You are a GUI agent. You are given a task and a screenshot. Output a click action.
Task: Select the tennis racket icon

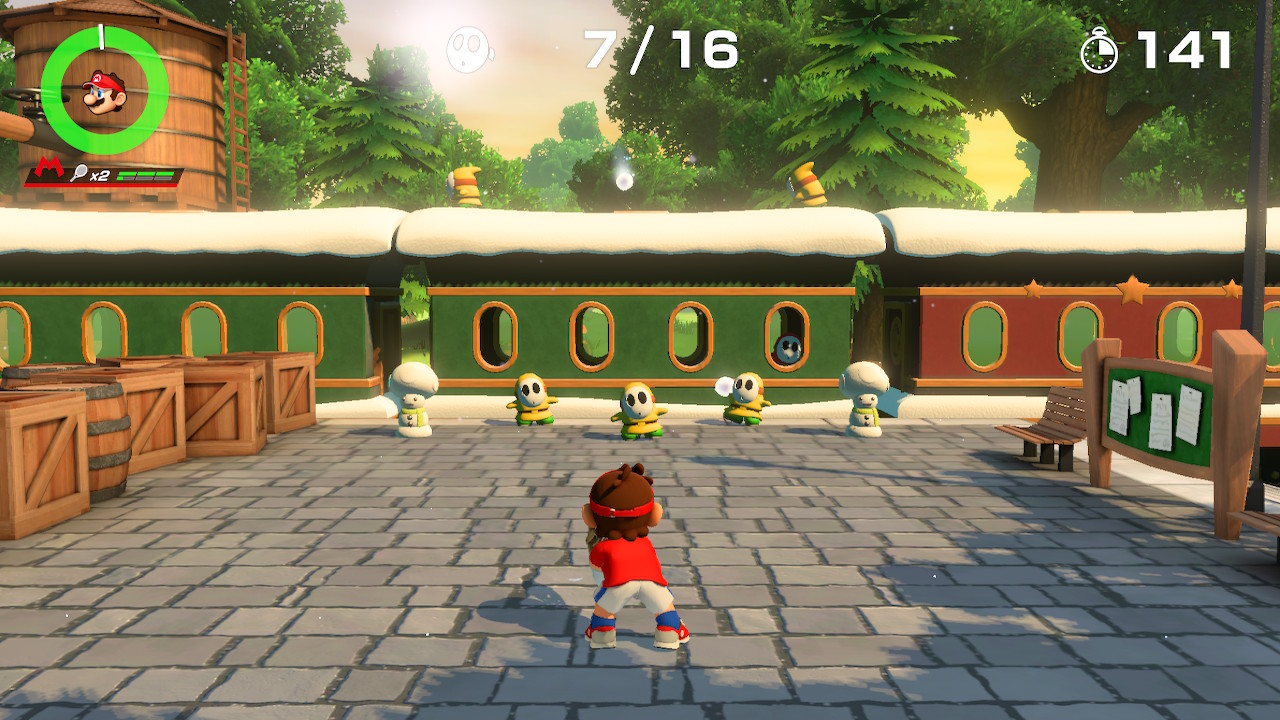pyautogui.click(x=79, y=174)
